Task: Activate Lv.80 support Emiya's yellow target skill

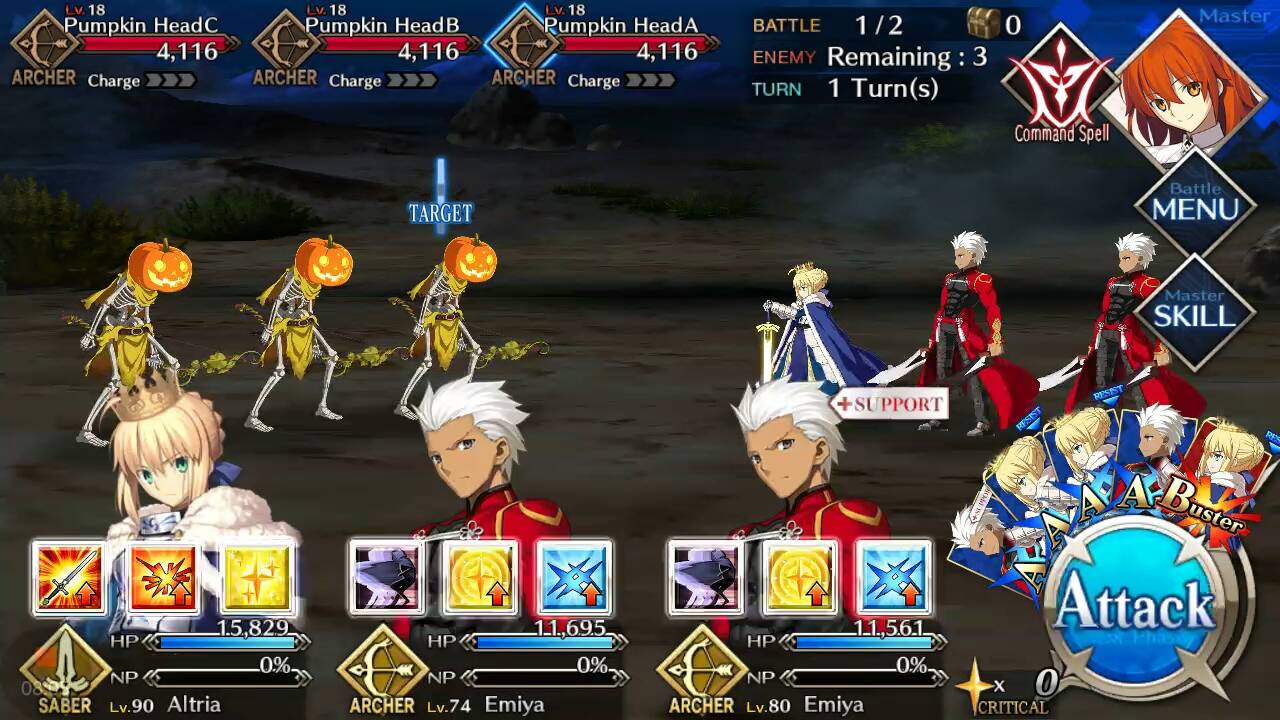Action: click(800, 577)
